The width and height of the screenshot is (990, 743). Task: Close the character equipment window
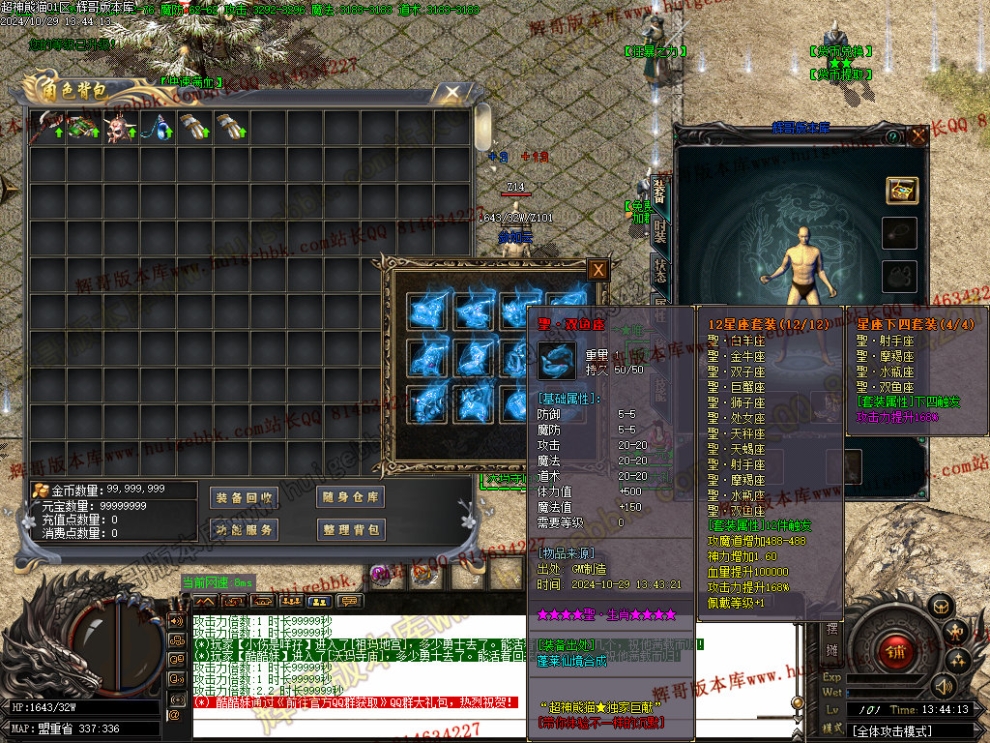[x=918, y=136]
